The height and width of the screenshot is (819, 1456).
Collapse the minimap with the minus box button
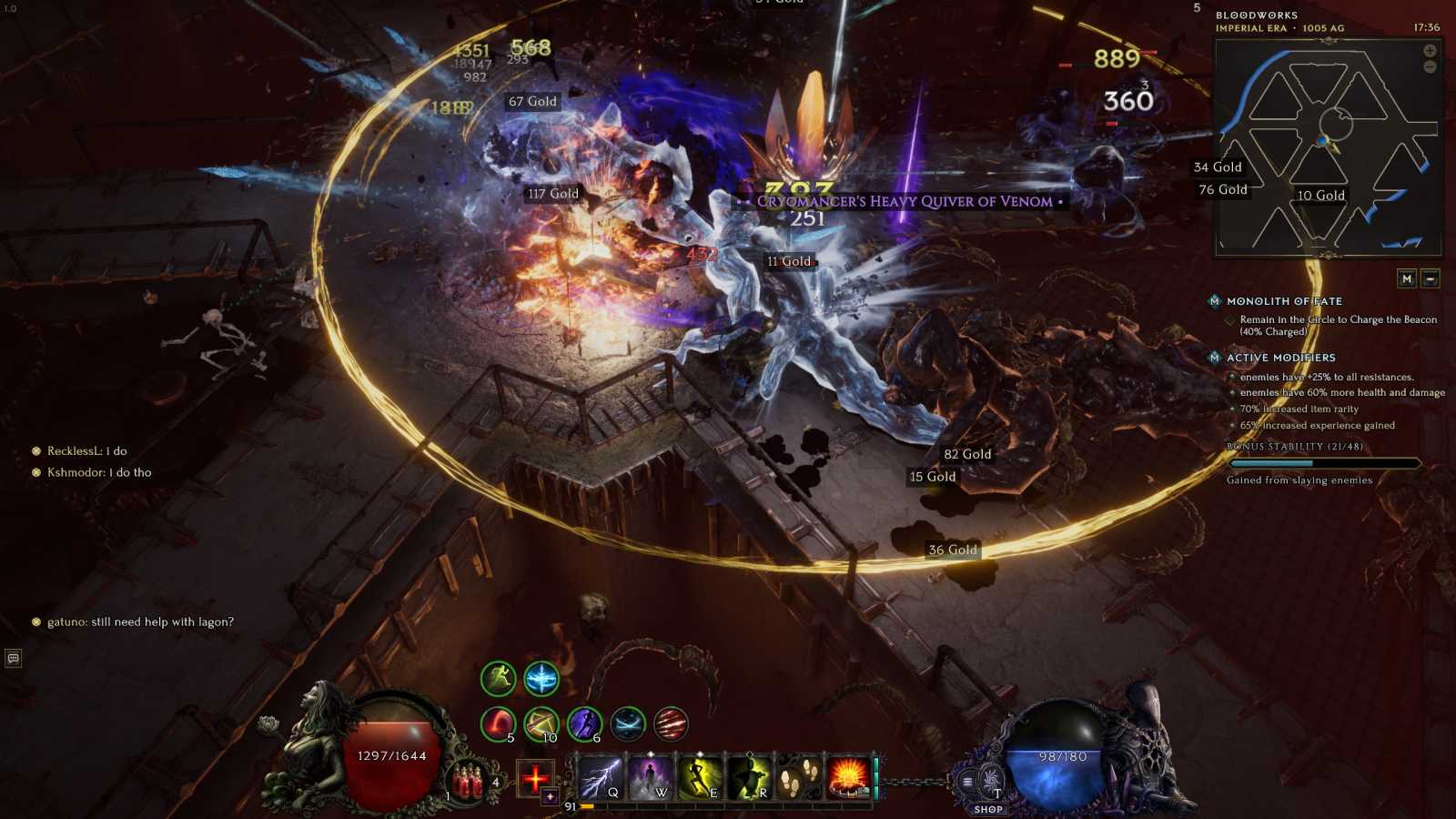point(1431,278)
